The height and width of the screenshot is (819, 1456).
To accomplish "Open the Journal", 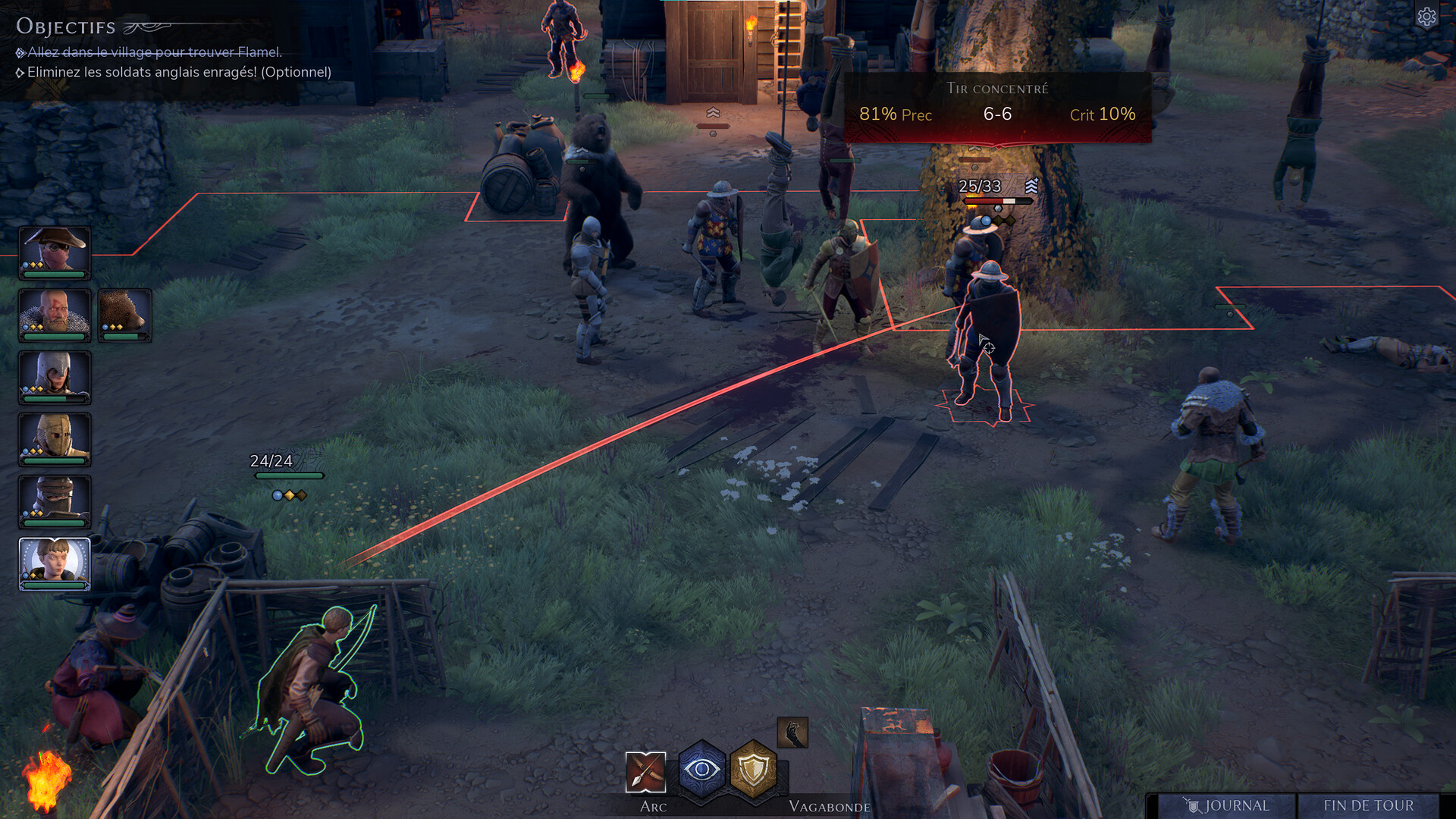I will coord(1227,805).
